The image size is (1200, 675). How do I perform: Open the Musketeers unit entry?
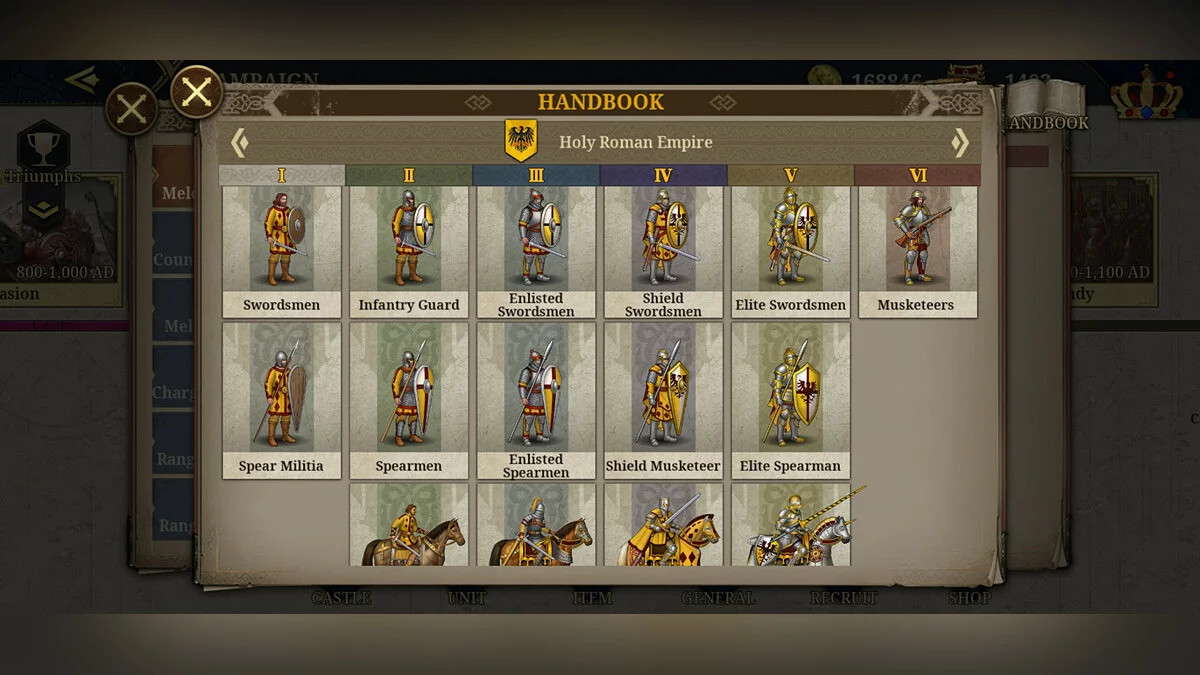point(917,251)
